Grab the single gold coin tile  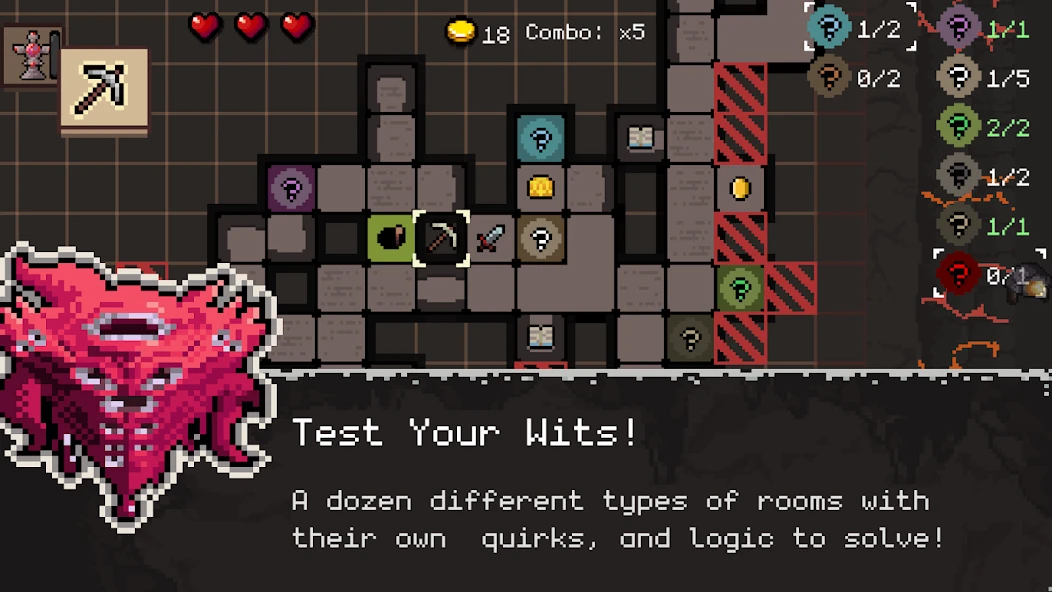point(740,188)
